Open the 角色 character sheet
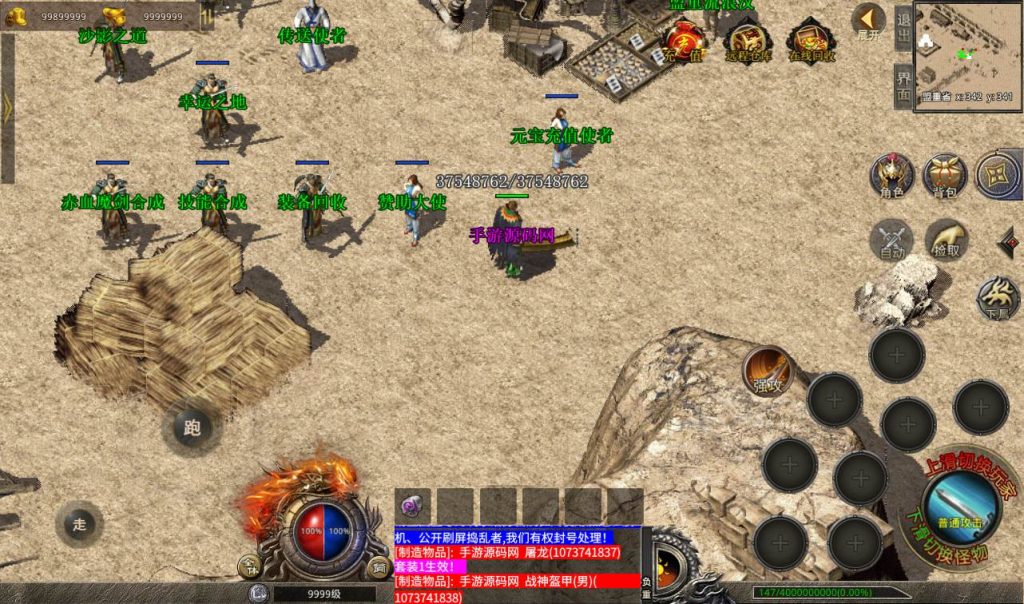The height and width of the screenshot is (604, 1024). [x=891, y=175]
